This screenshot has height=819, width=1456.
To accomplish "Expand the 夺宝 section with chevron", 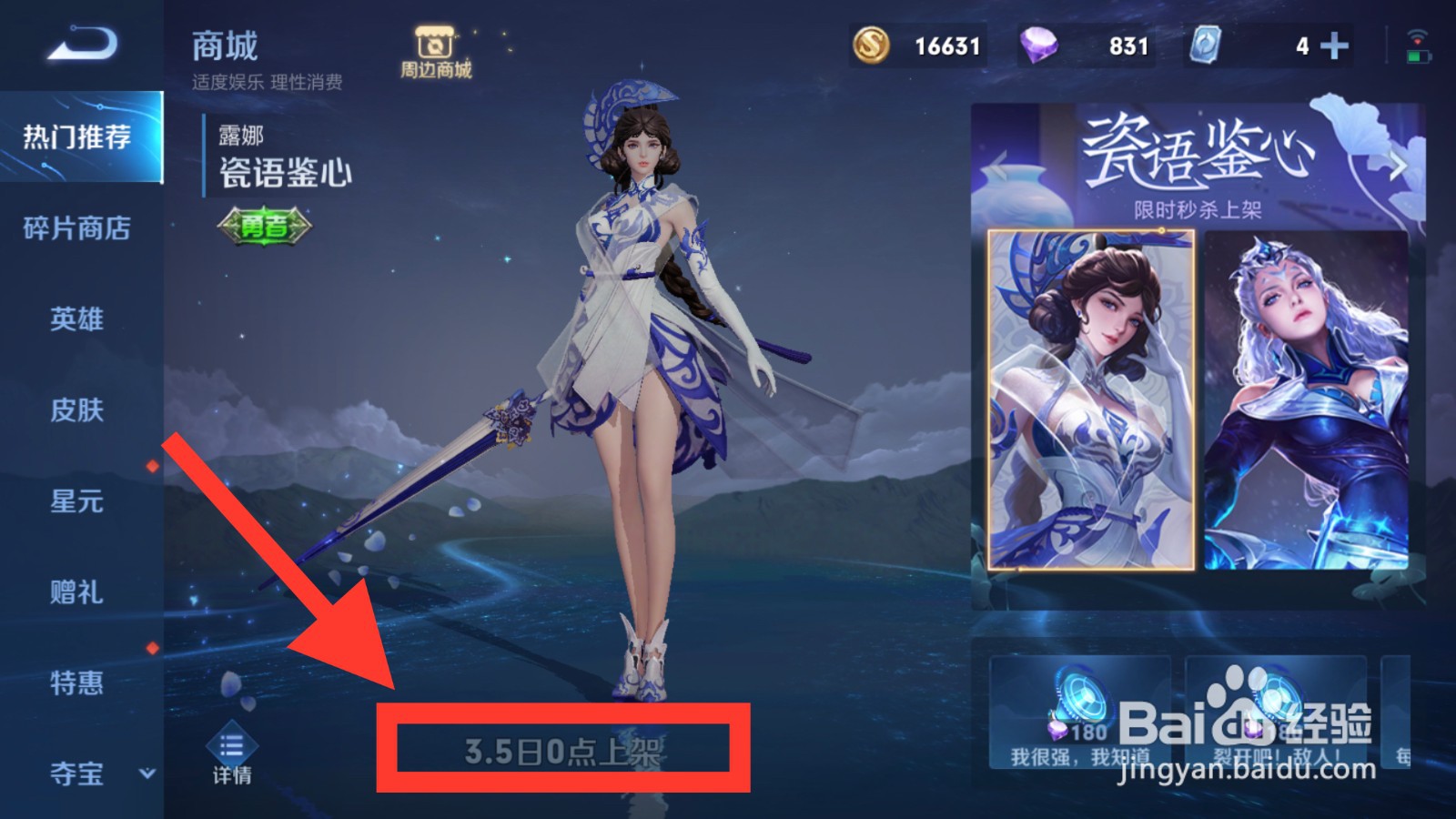I will (146, 775).
